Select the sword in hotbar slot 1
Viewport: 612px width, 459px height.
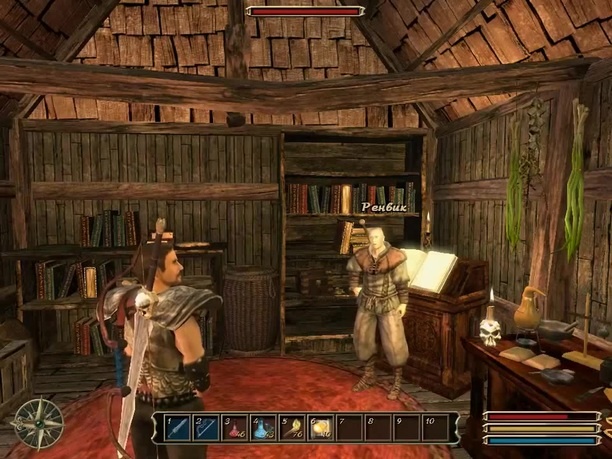pos(176,428)
